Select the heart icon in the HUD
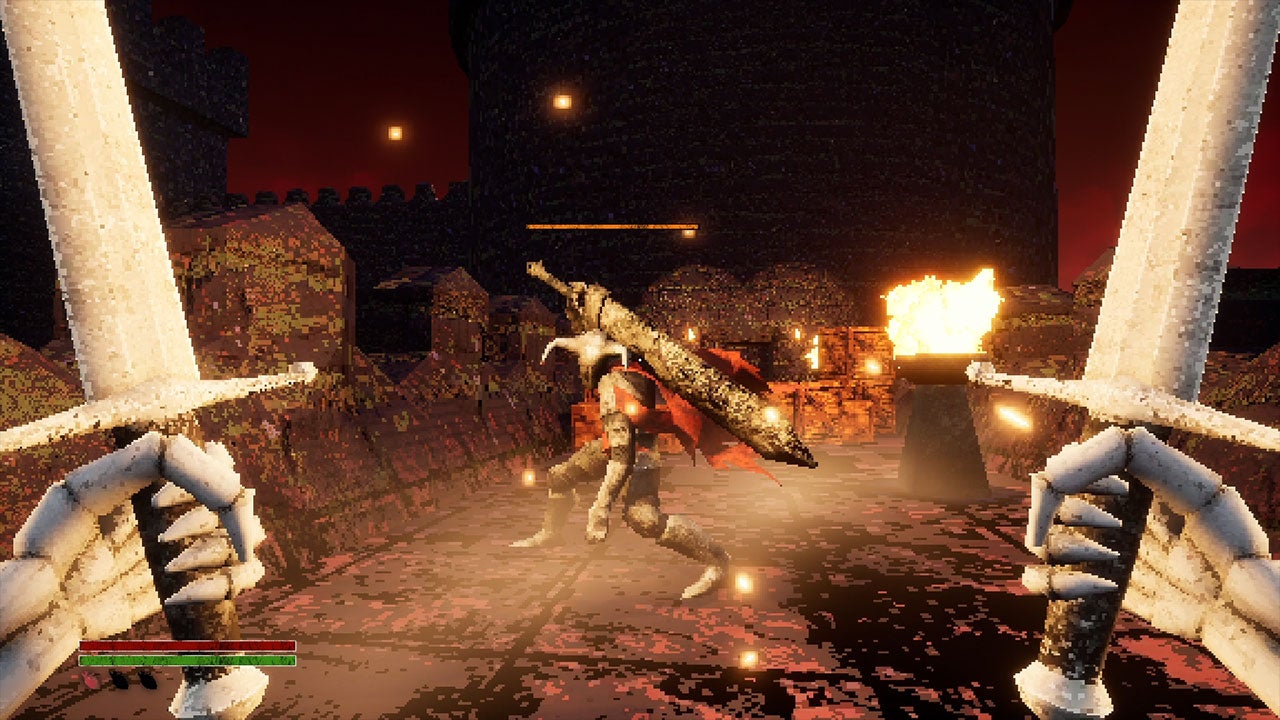The height and width of the screenshot is (720, 1280). coord(90,679)
